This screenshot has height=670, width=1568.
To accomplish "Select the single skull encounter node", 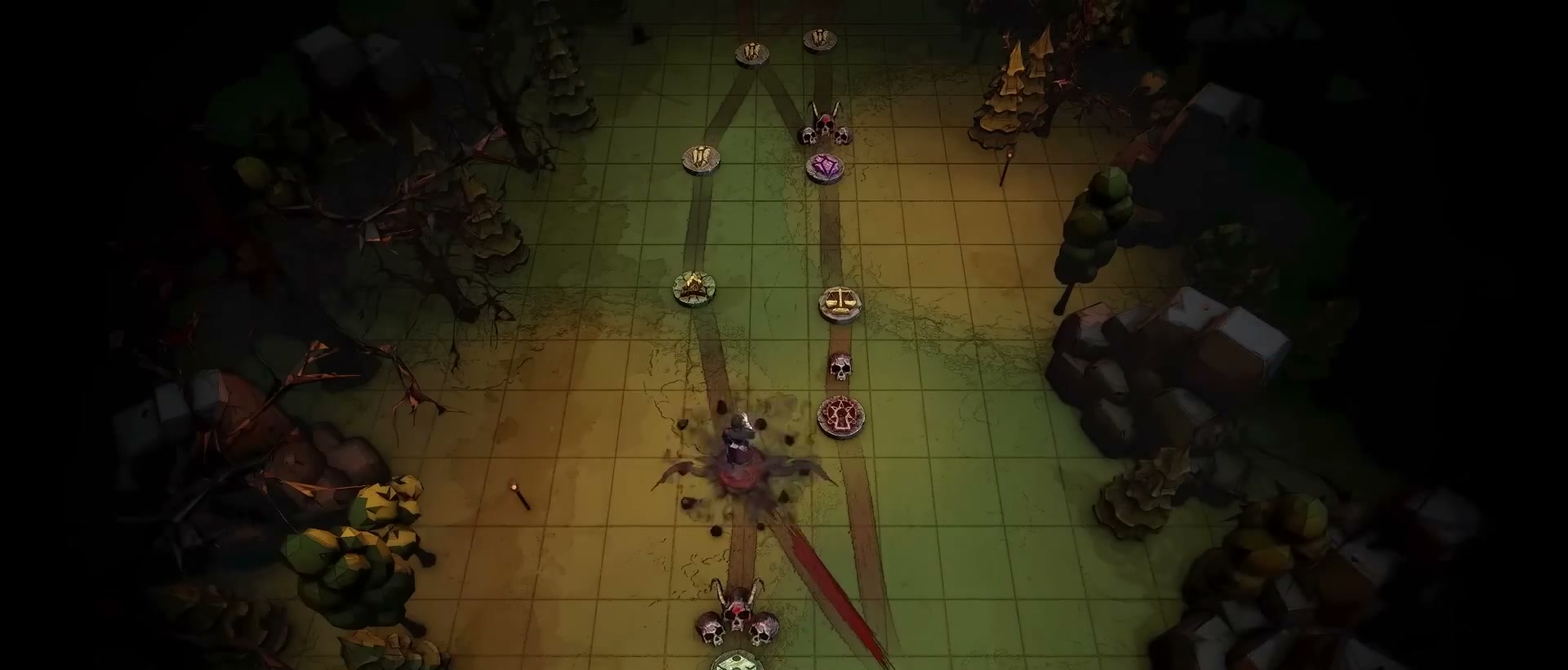I will 840,368.
